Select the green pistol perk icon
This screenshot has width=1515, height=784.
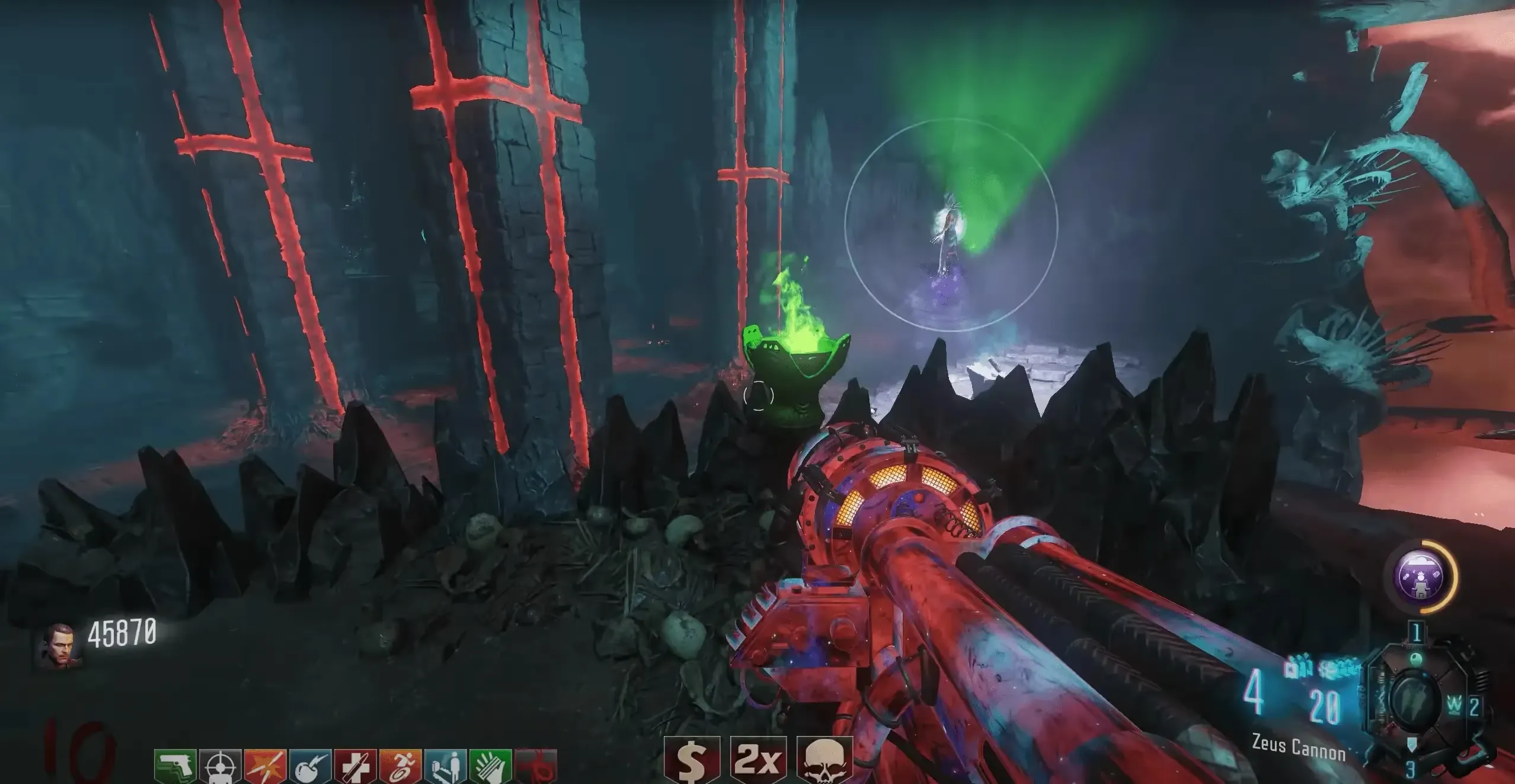pos(175,767)
